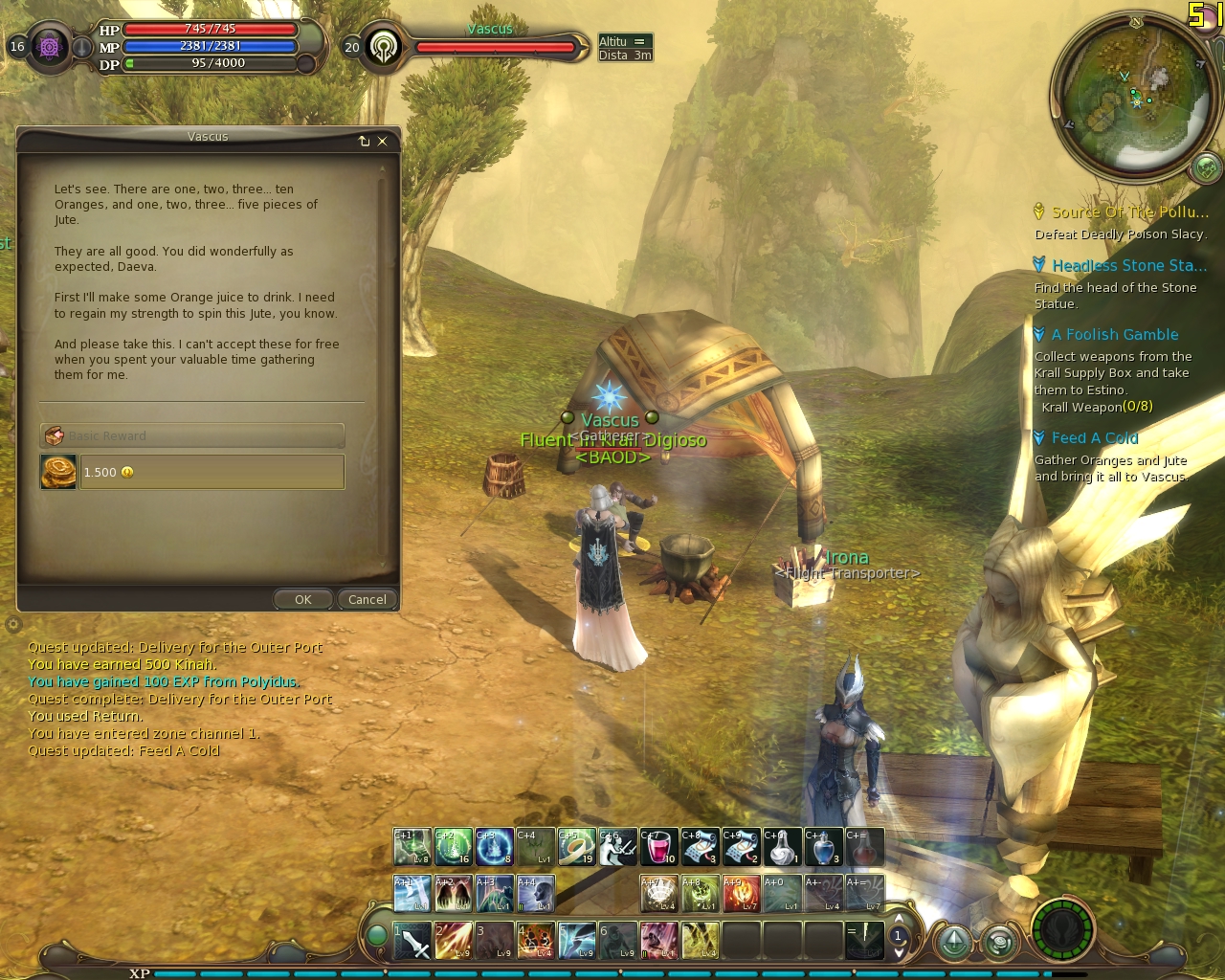Click the round green arrow button beside the hotbar
The width and height of the screenshot is (1225, 980).
point(954,943)
